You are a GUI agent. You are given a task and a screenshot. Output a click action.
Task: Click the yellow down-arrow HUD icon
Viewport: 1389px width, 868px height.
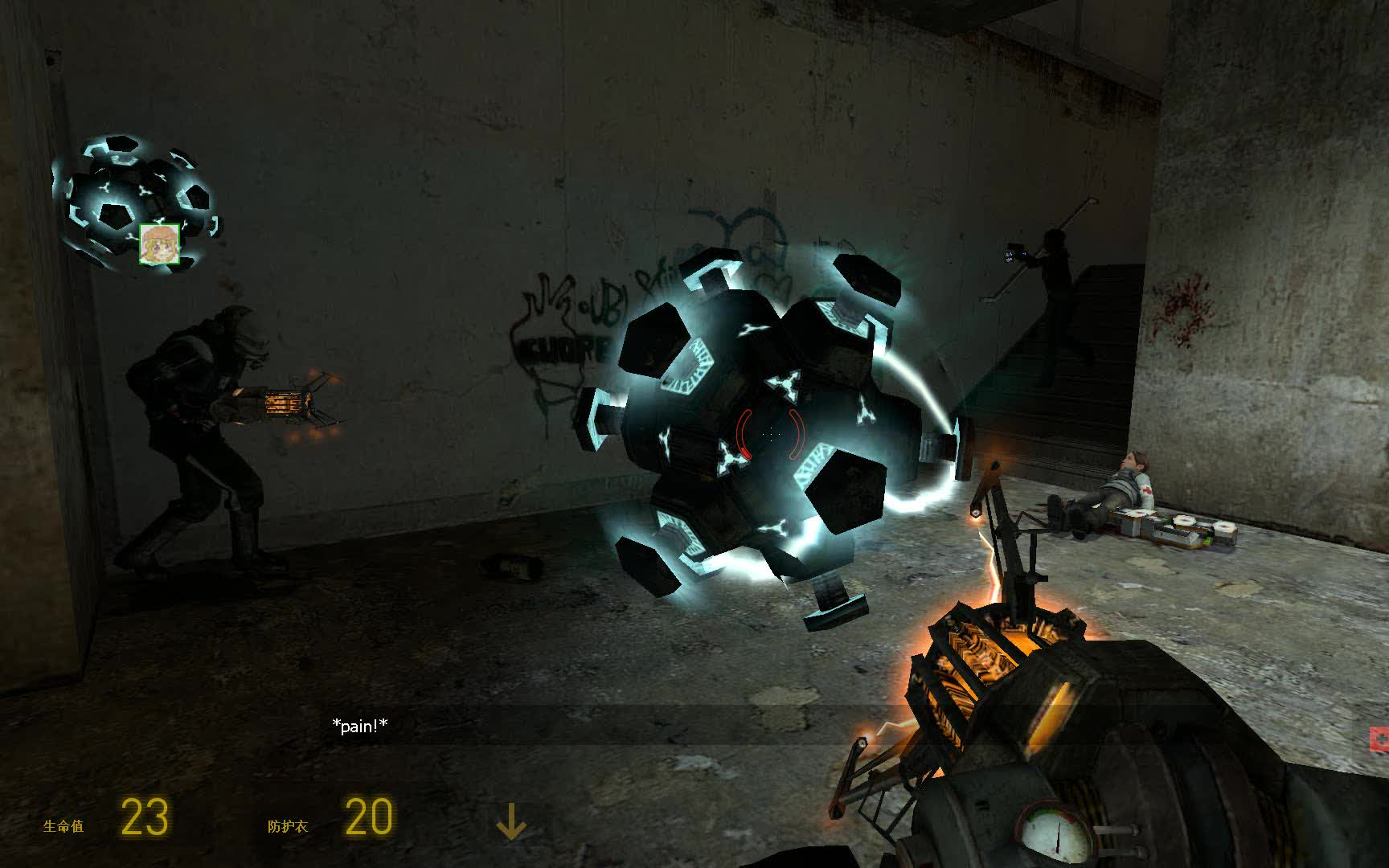click(510, 821)
